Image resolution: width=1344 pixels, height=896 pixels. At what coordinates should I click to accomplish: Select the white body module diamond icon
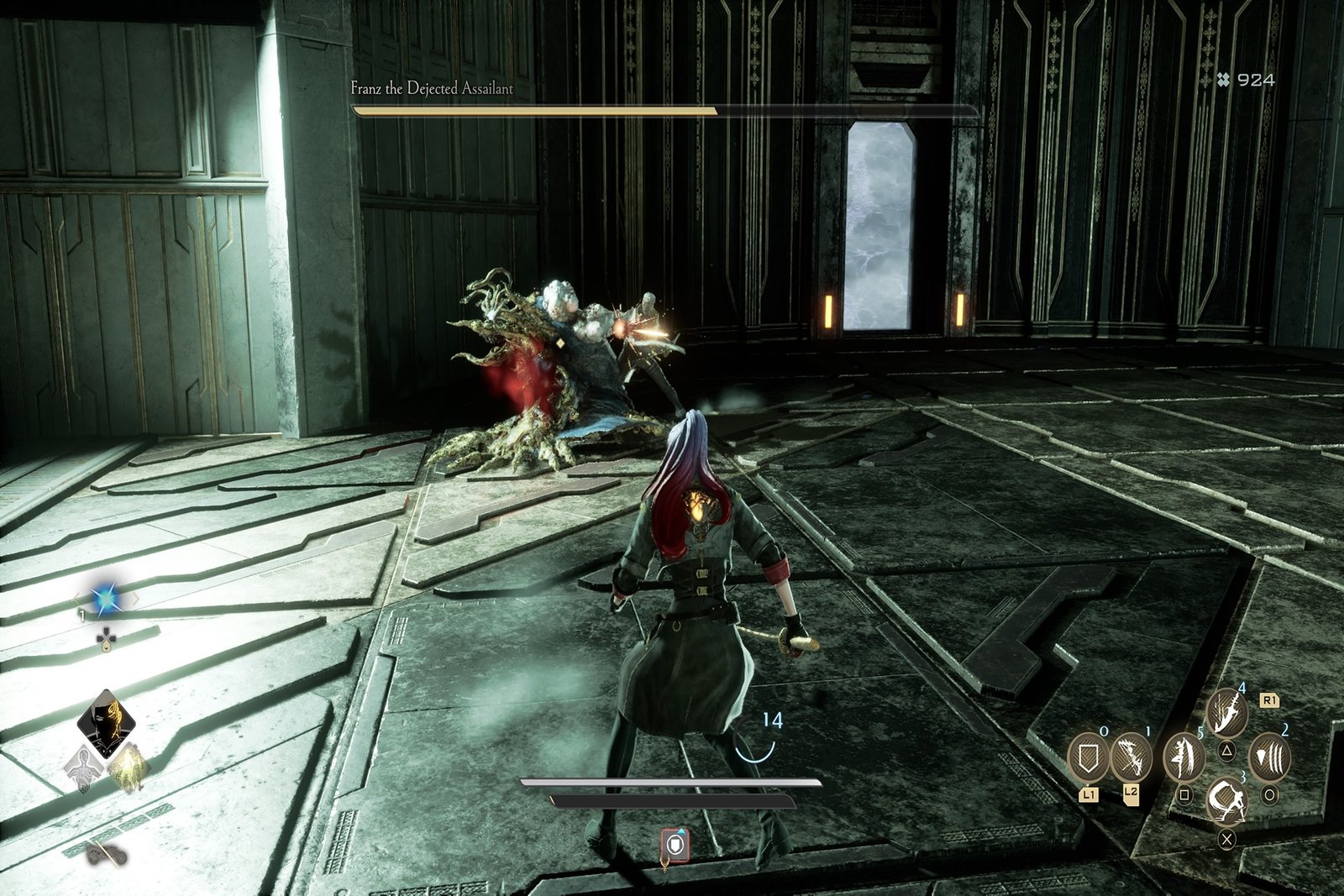(x=84, y=768)
